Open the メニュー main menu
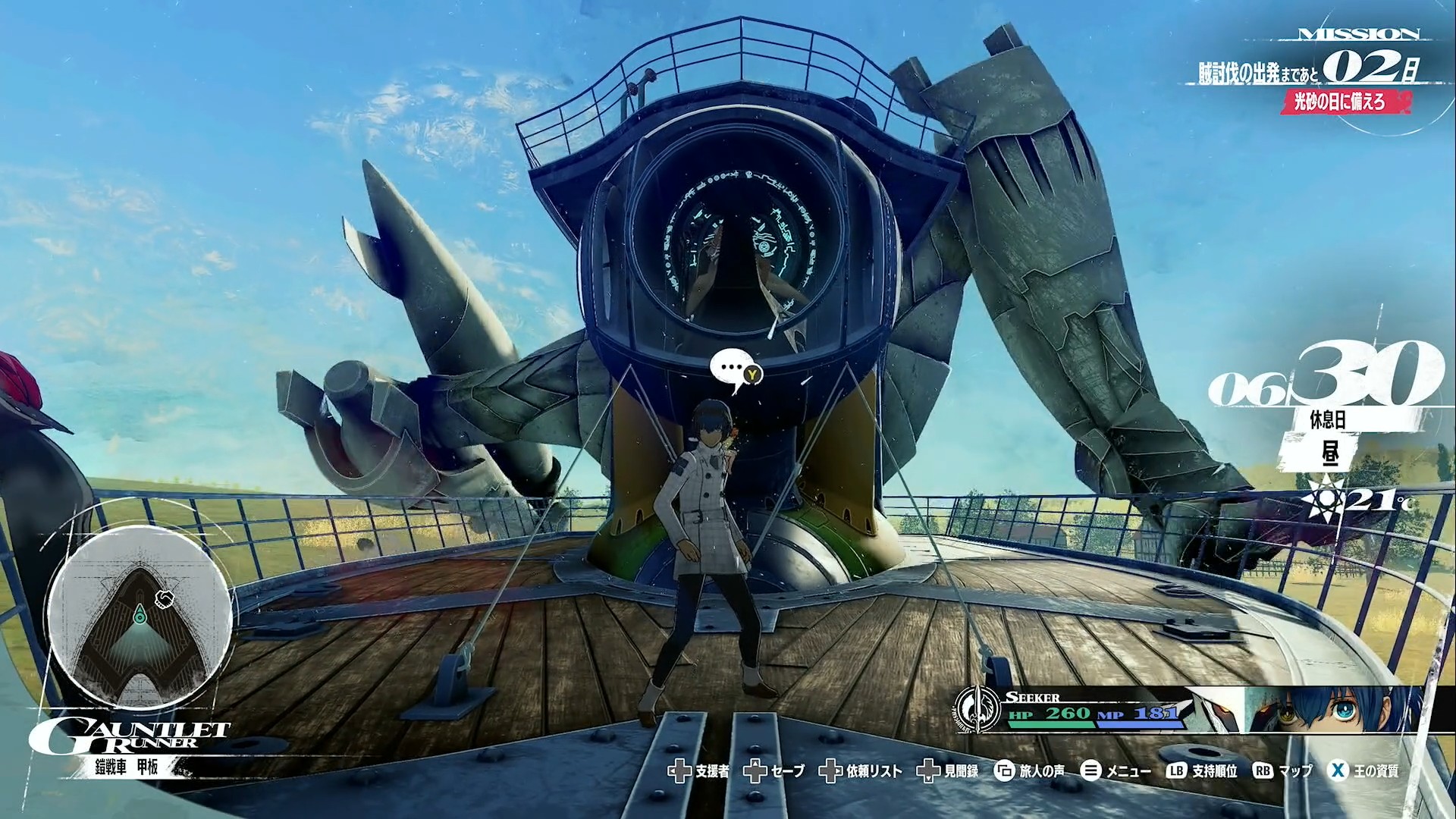The height and width of the screenshot is (819, 1456). coord(1115,771)
